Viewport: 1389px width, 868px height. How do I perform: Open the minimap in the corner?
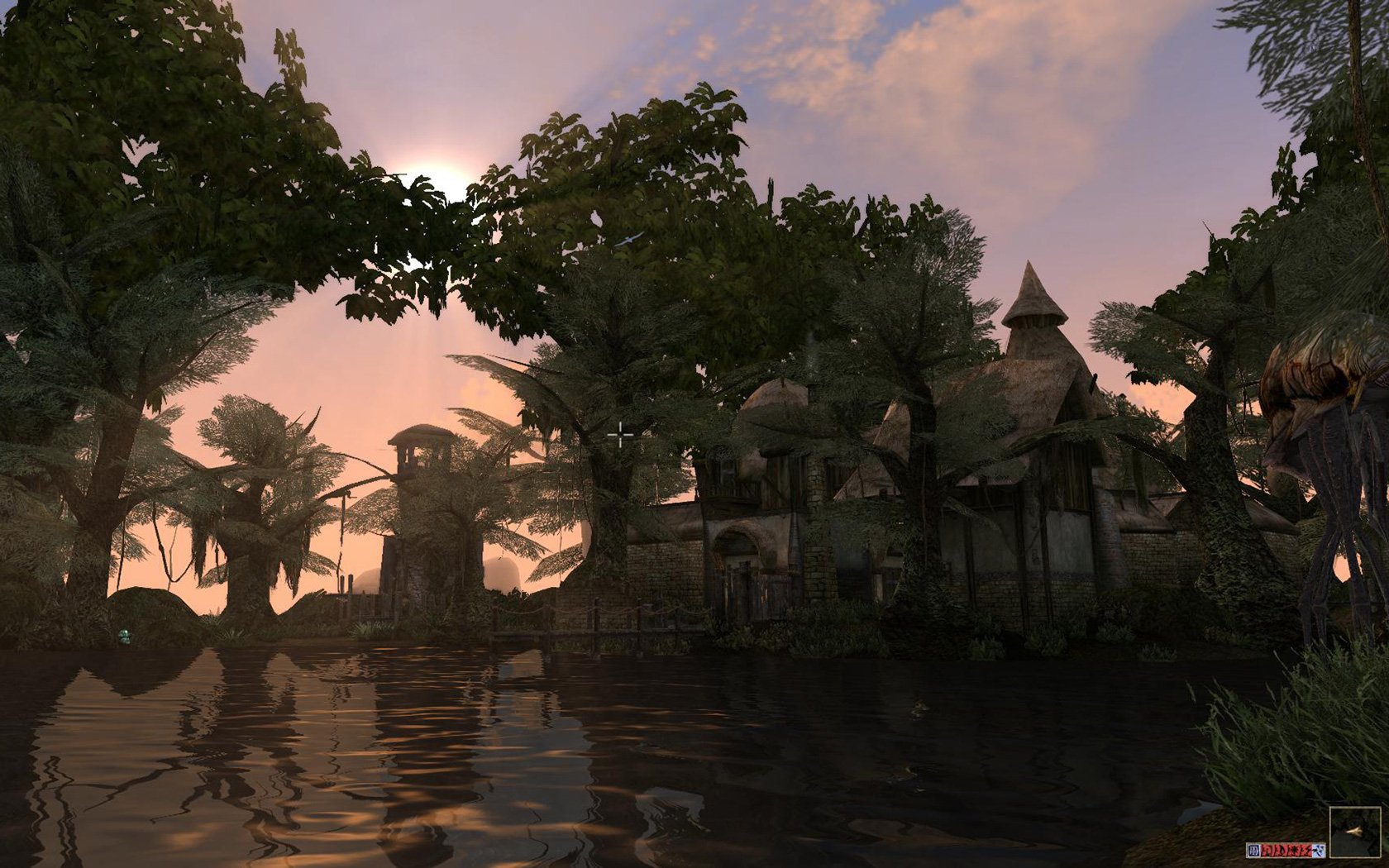pos(1355,831)
